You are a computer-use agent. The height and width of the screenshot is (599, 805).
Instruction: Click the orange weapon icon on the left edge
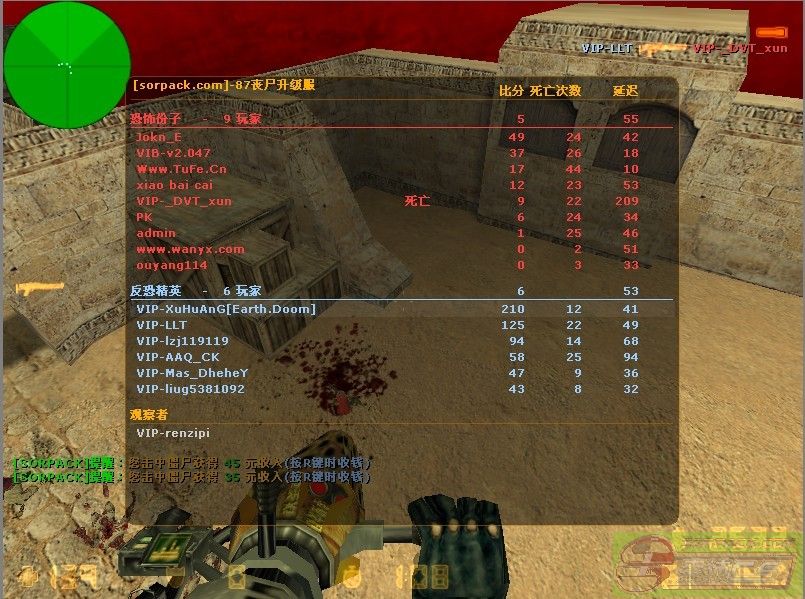[x=40, y=289]
